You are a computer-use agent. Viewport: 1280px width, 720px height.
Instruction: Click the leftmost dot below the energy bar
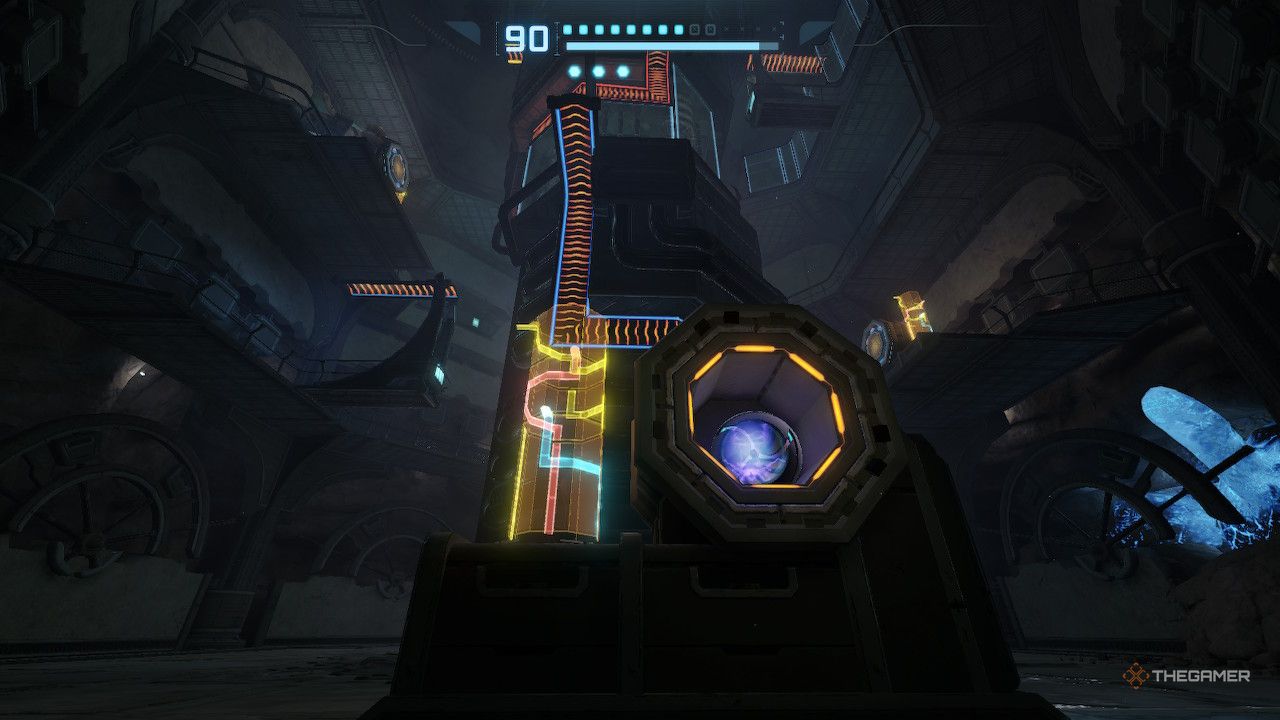574,71
